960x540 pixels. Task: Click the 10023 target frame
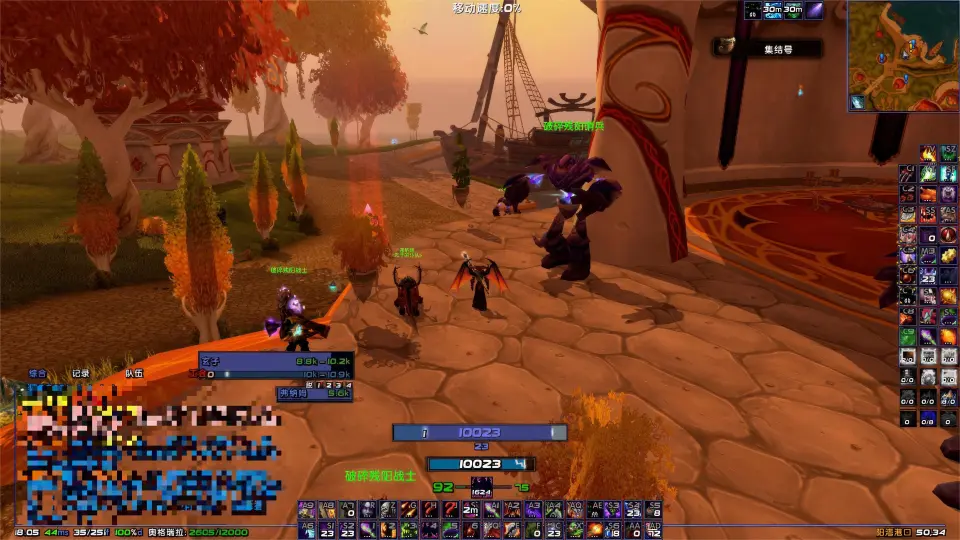coord(481,433)
